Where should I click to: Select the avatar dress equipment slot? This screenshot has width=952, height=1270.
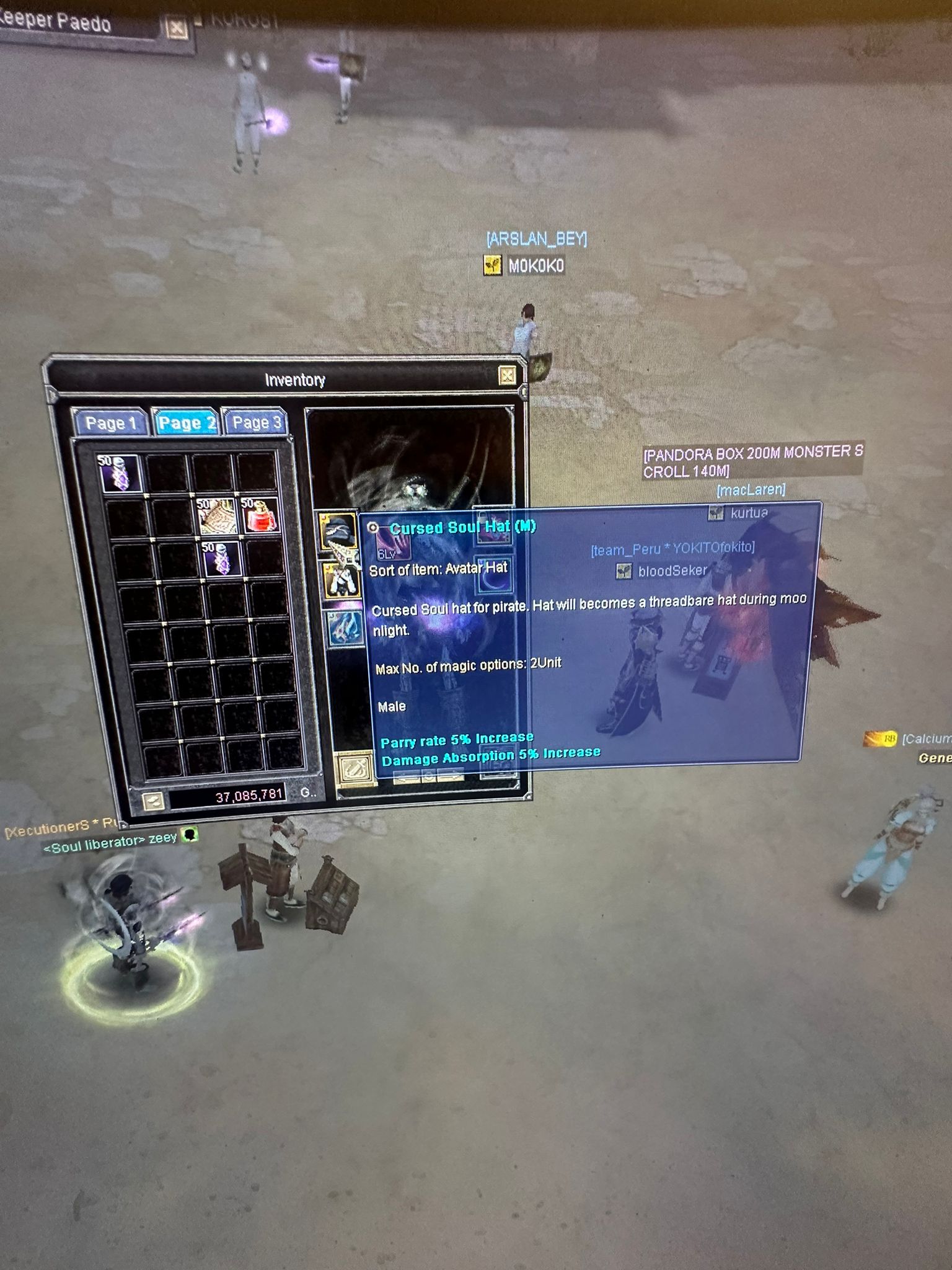click(x=342, y=580)
